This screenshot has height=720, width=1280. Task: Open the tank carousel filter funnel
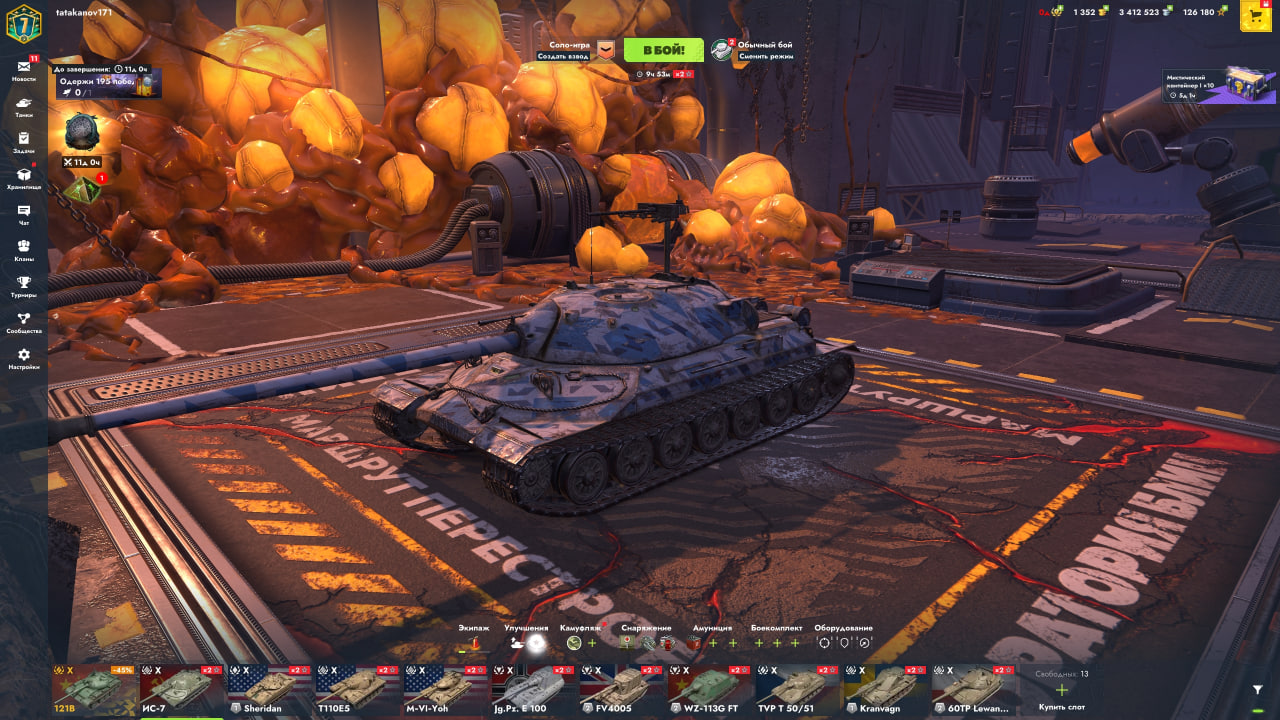click(1258, 689)
